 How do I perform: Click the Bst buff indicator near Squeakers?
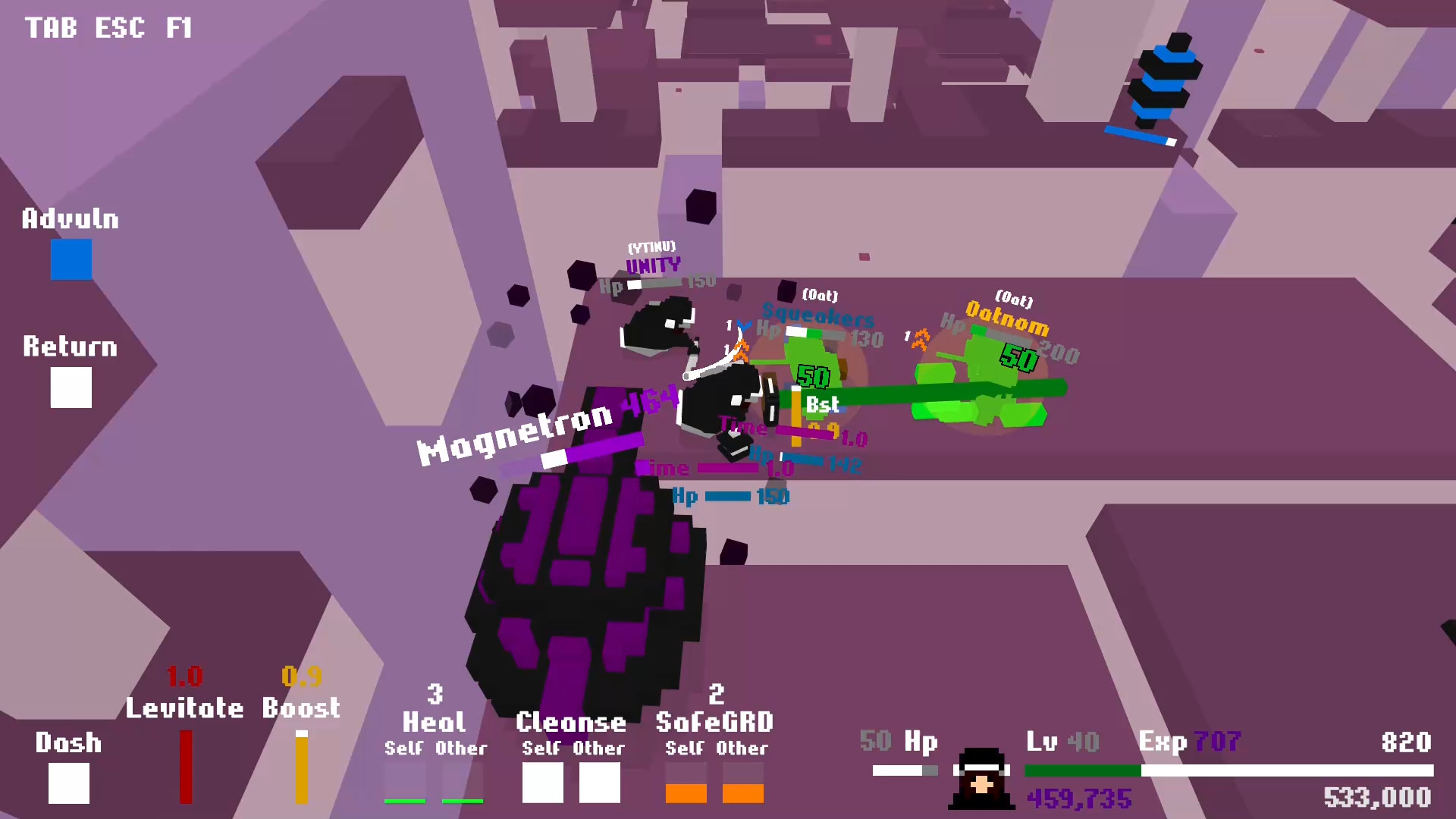click(821, 405)
